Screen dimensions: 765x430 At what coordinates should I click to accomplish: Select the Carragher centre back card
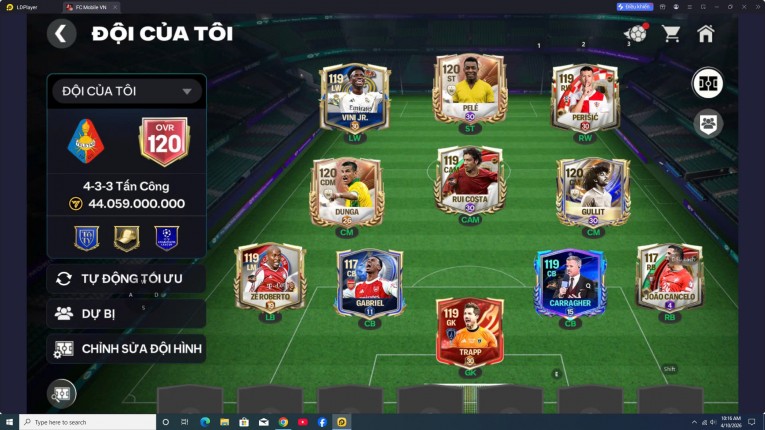point(570,280)
